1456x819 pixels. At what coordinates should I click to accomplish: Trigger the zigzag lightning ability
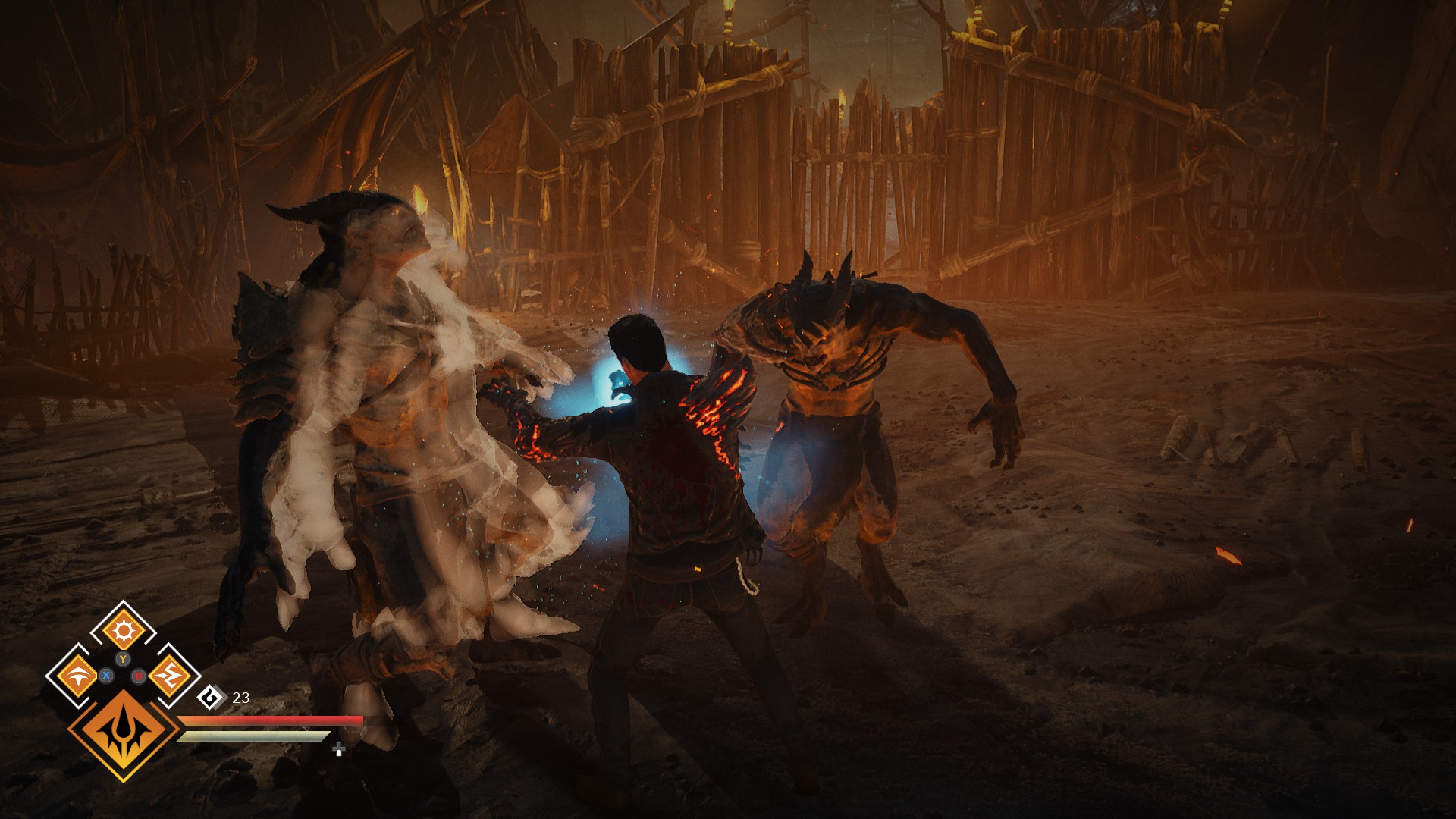tap(168, 674)
